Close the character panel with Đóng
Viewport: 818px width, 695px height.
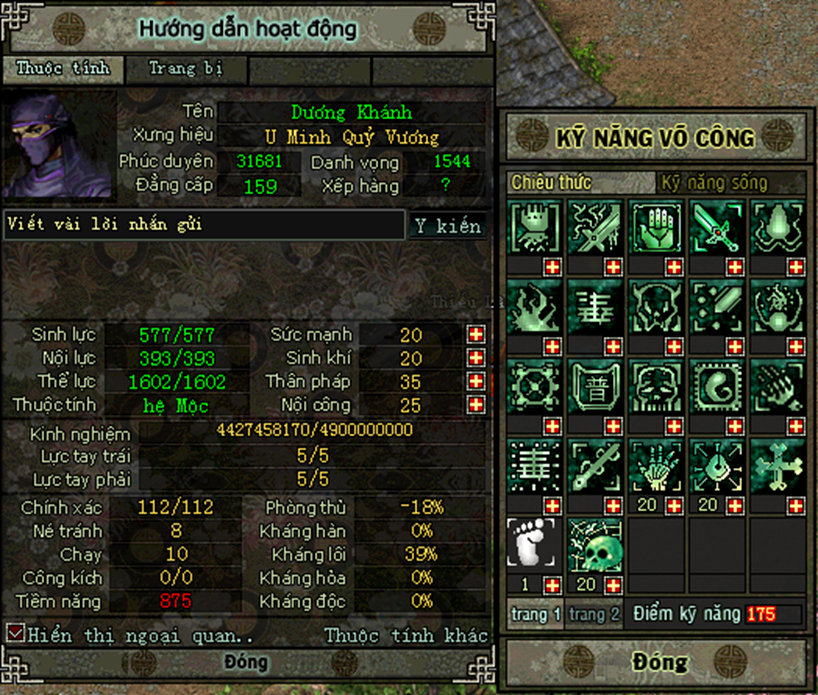pos(246,662)
